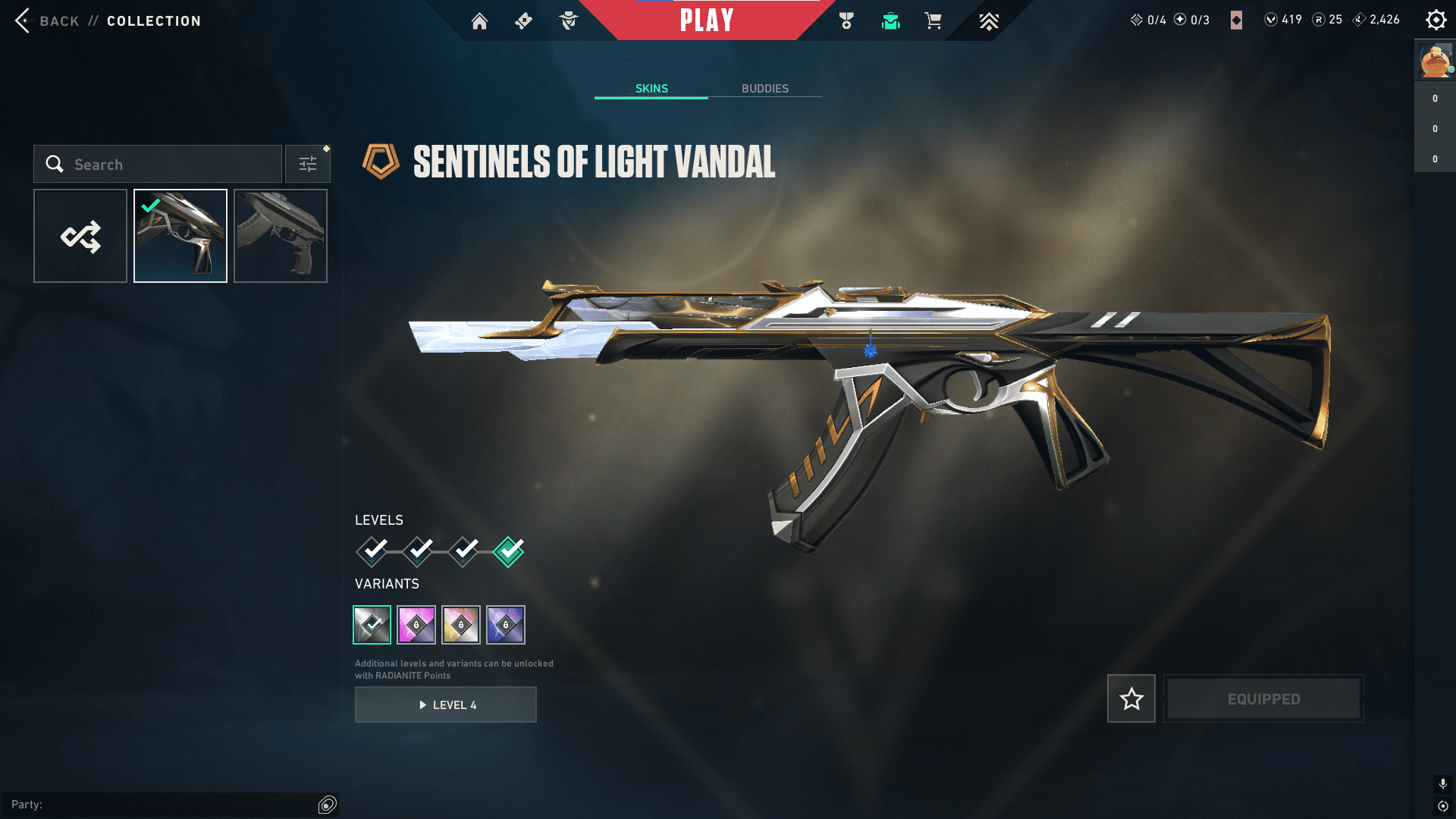The image size is (1456, 819).
Task: Click the search magnifier icon
Action: click(x=55, y=164)
